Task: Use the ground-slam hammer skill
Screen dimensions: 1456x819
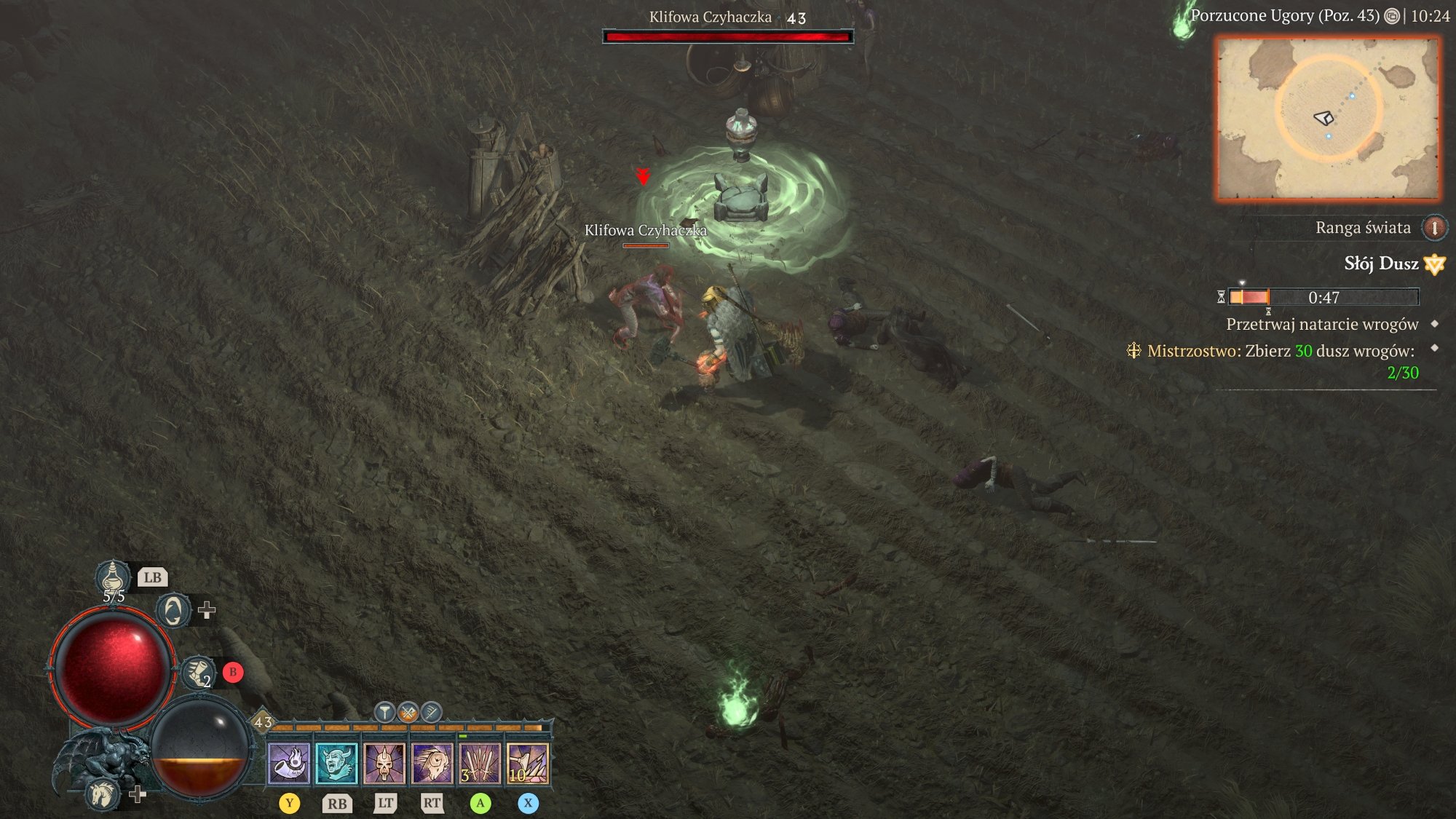Action: (x=528, y=764)
